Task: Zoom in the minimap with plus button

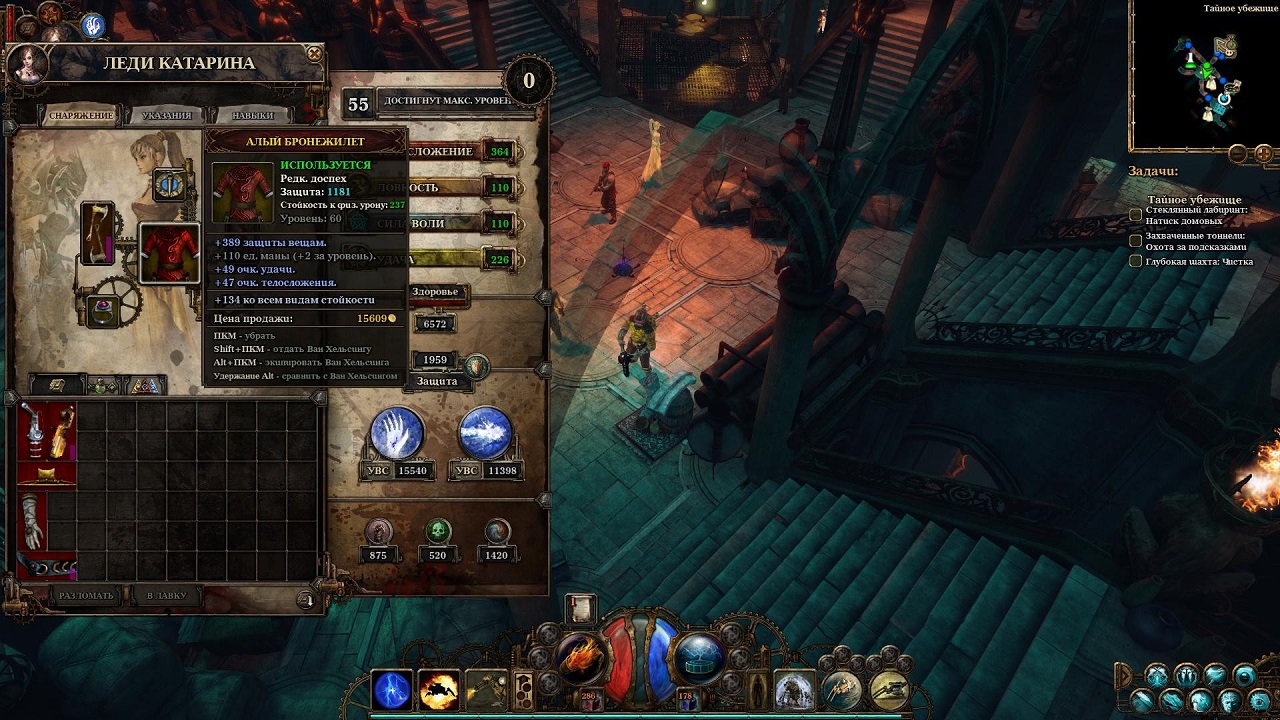Action: (x=1263, y=153)
